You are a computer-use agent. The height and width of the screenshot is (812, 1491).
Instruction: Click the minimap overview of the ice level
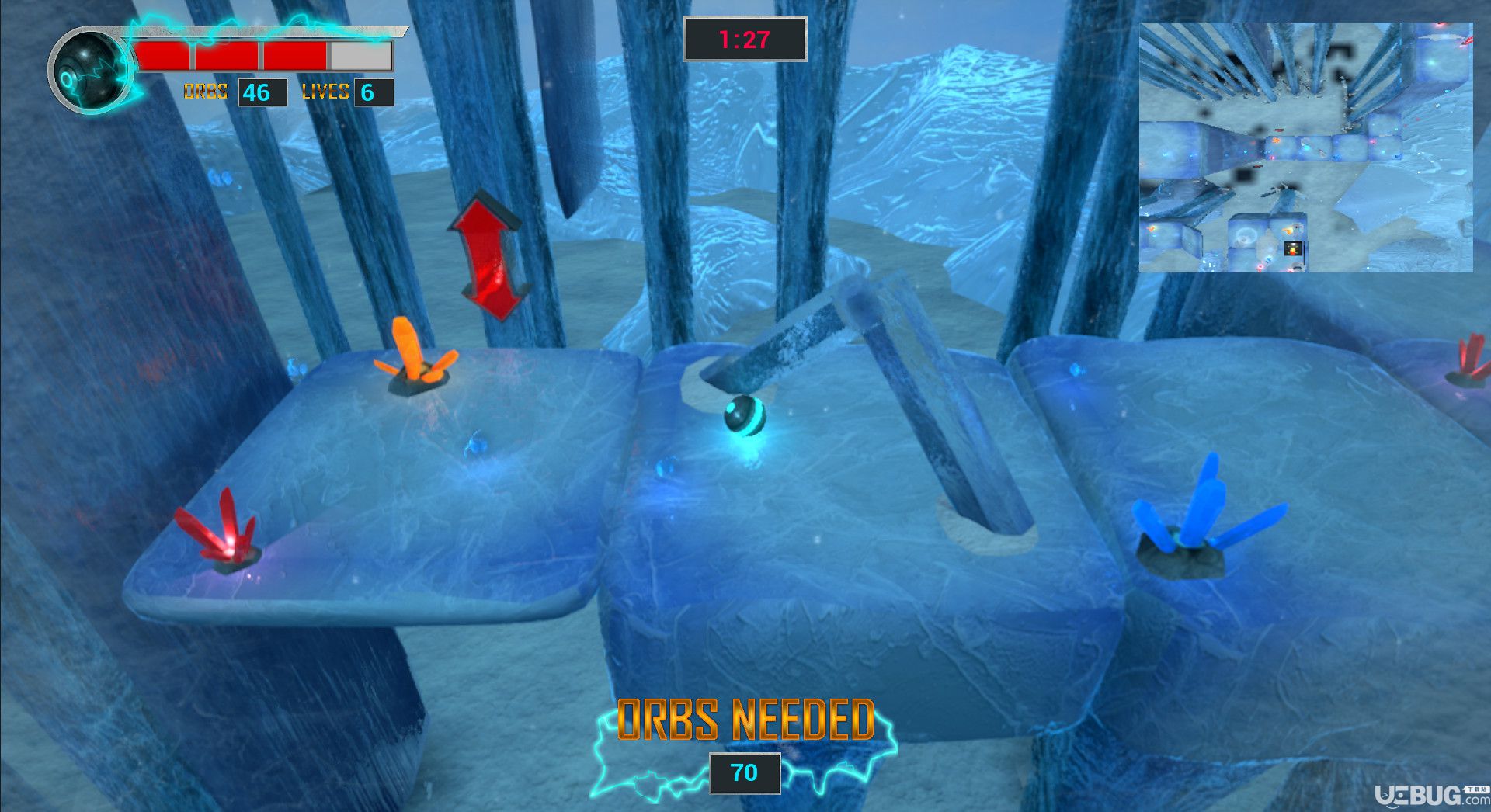coord(1305,147)
